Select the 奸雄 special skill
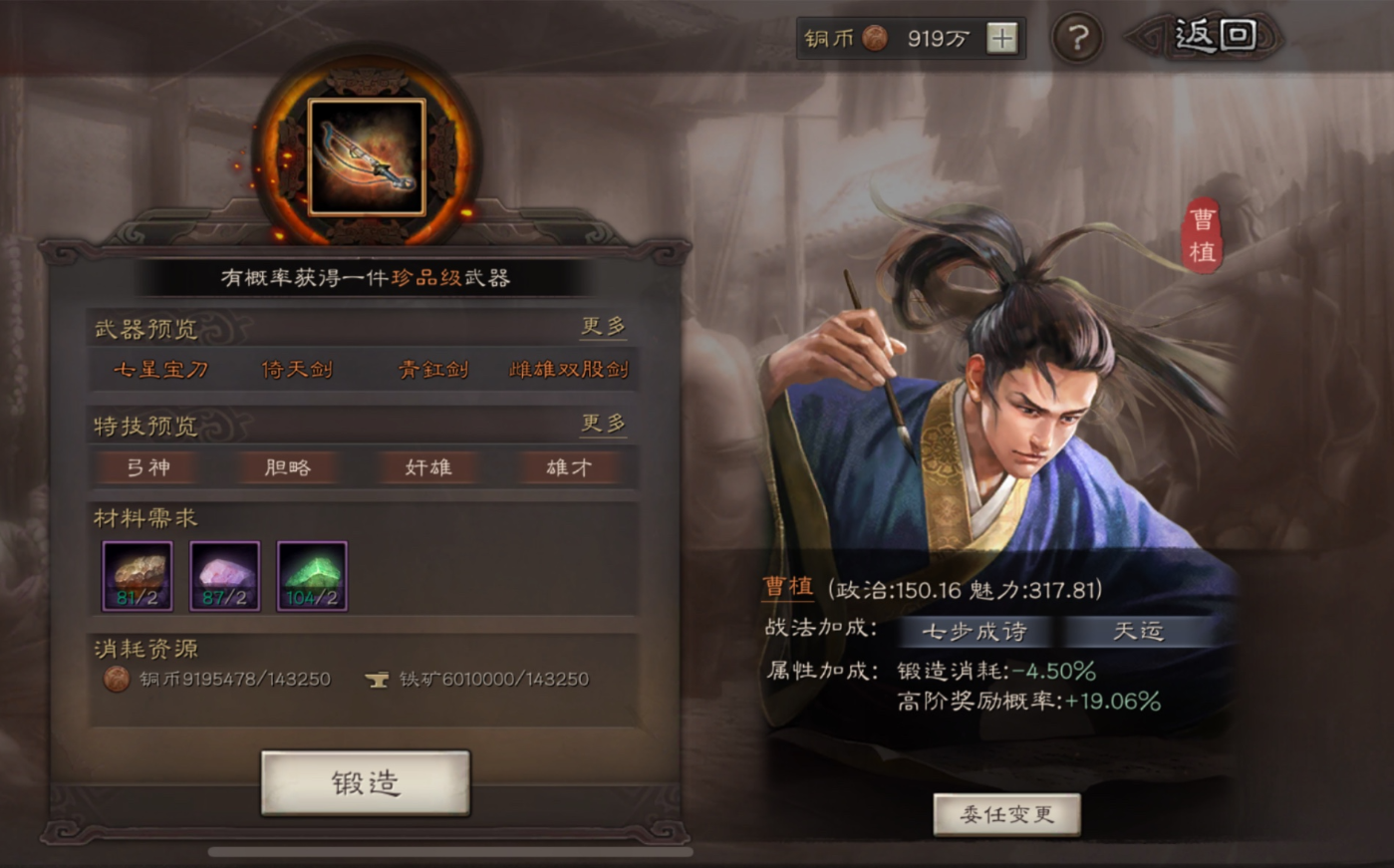Image resolution: width=1394 pixels, height=868 pixels. pyautogui.click(x=428, y=466)
